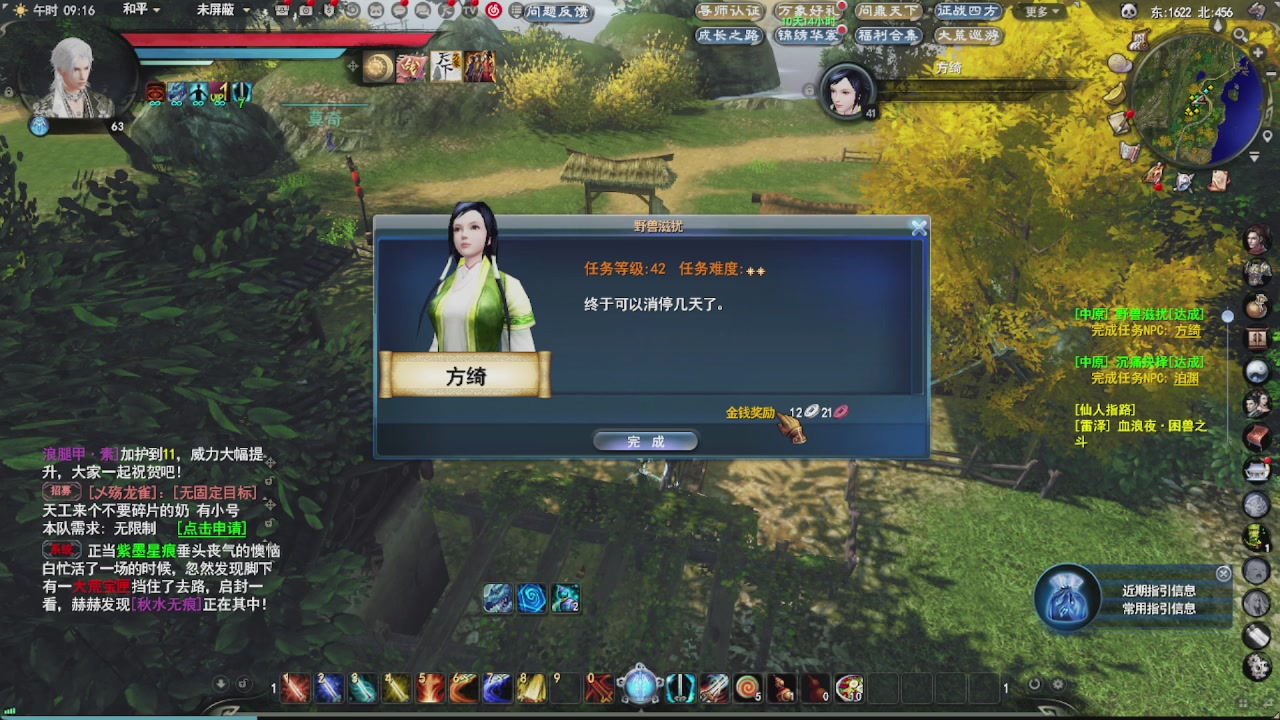The height and width of the screenshot is (720, 1280).
Task: Click the magnifier search icon beside minimap
Action: 1240,34
